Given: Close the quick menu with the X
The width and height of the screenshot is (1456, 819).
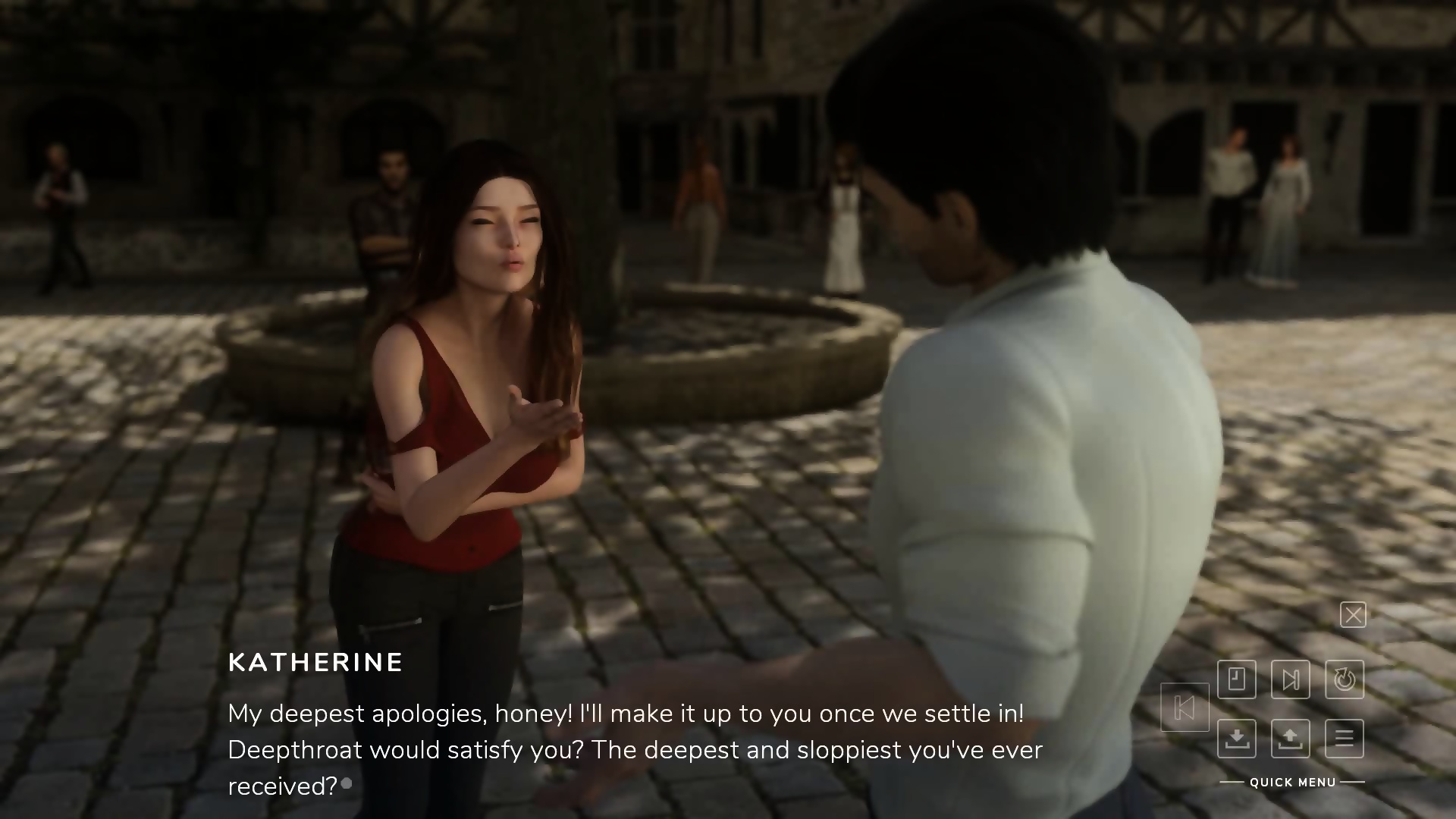Looking at the screenshot, I should pyautogui.click(x=1353, y=615).
